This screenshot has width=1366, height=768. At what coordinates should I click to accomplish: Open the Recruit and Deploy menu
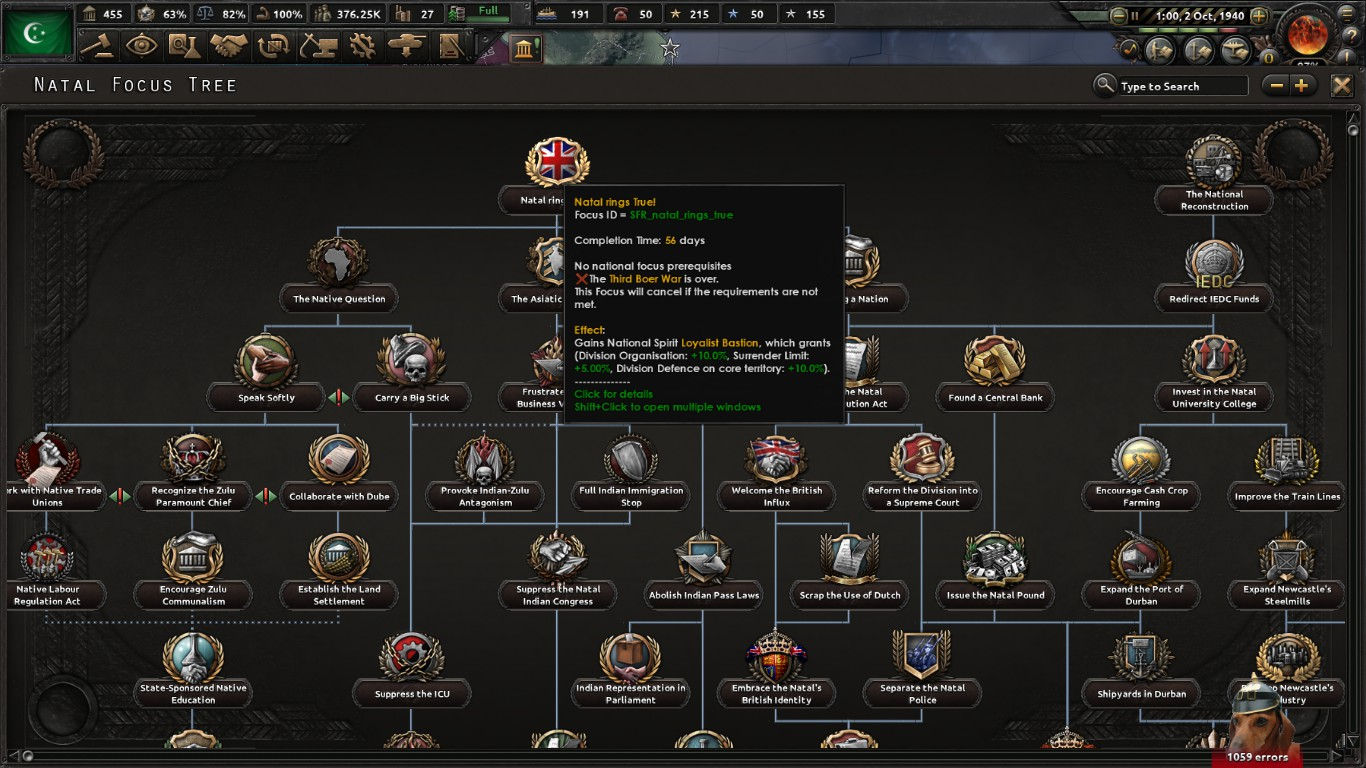(406, 46)
